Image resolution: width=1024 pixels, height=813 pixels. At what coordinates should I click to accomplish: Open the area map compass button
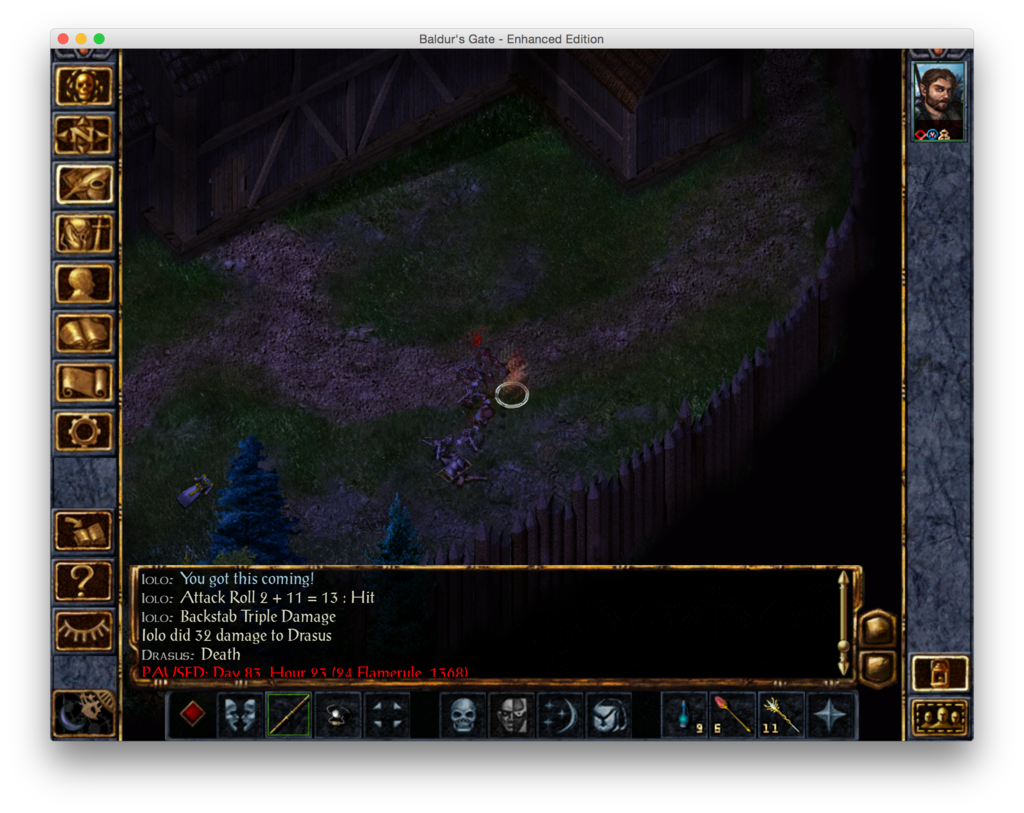(x=84, y=135)
